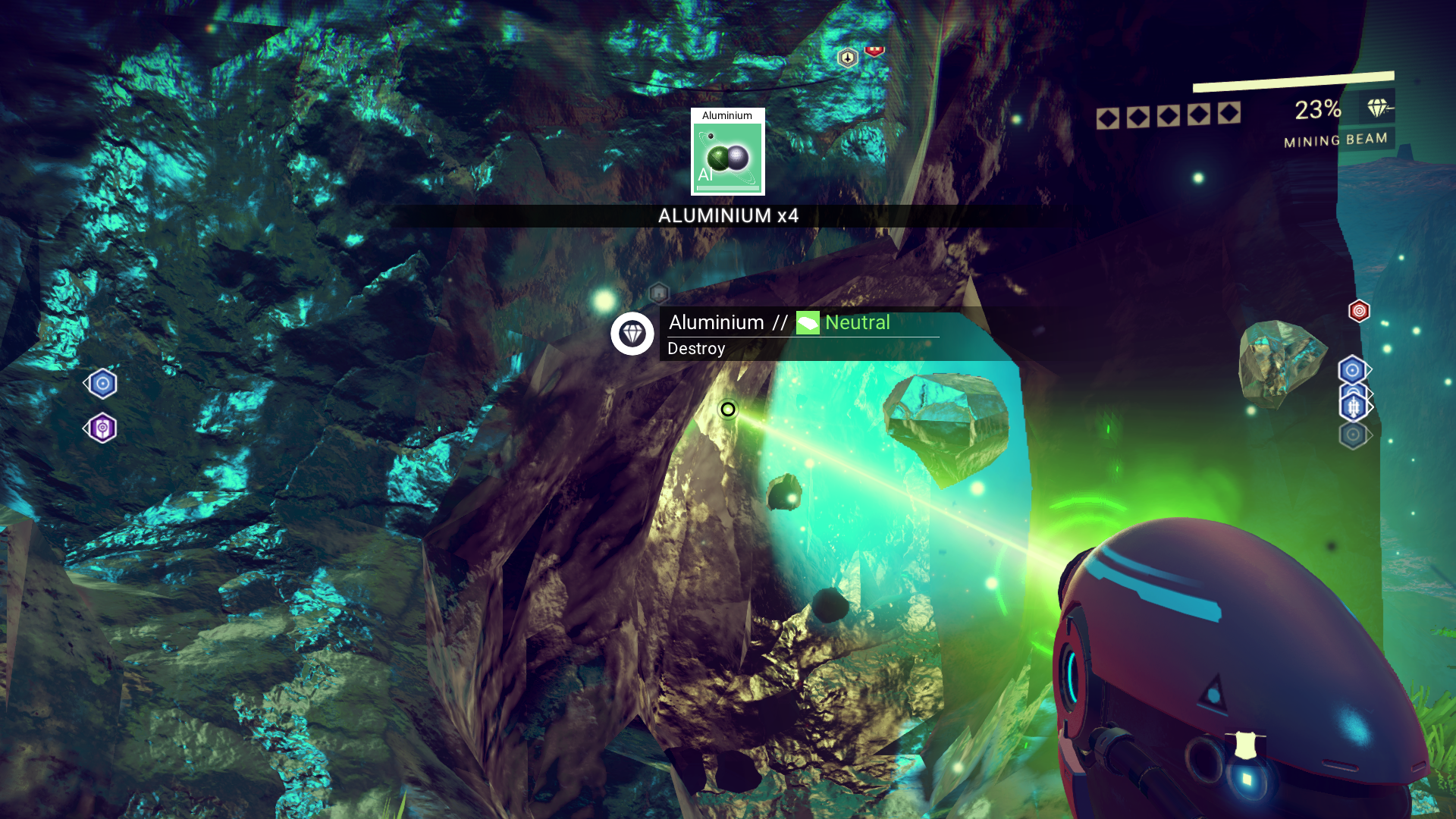Viewport: 1456px width, 819px height.
Task: Click the mining beam diamond icon
Action: [1378, 108]
